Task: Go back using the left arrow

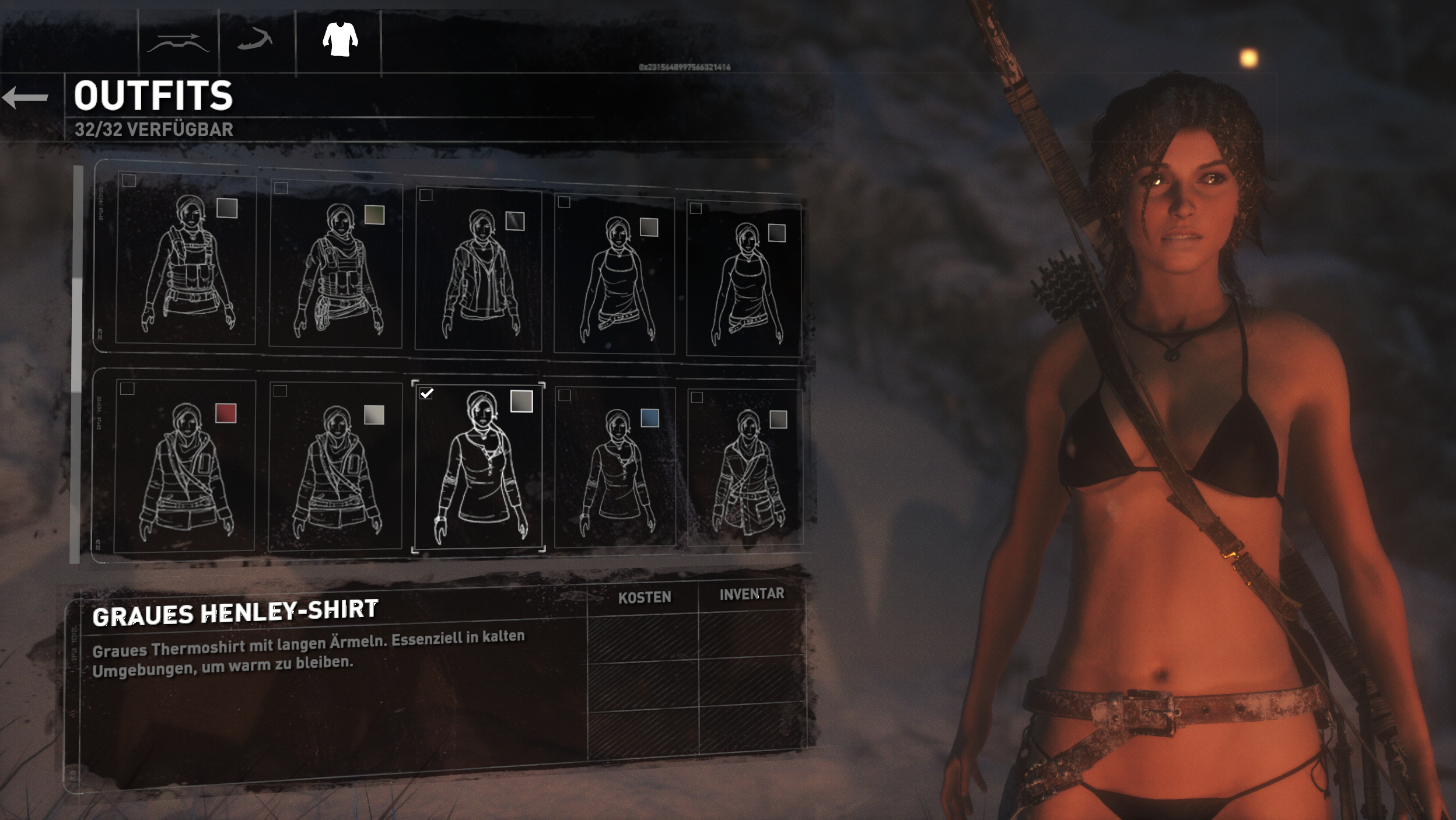Action: (x=26, y=97)
